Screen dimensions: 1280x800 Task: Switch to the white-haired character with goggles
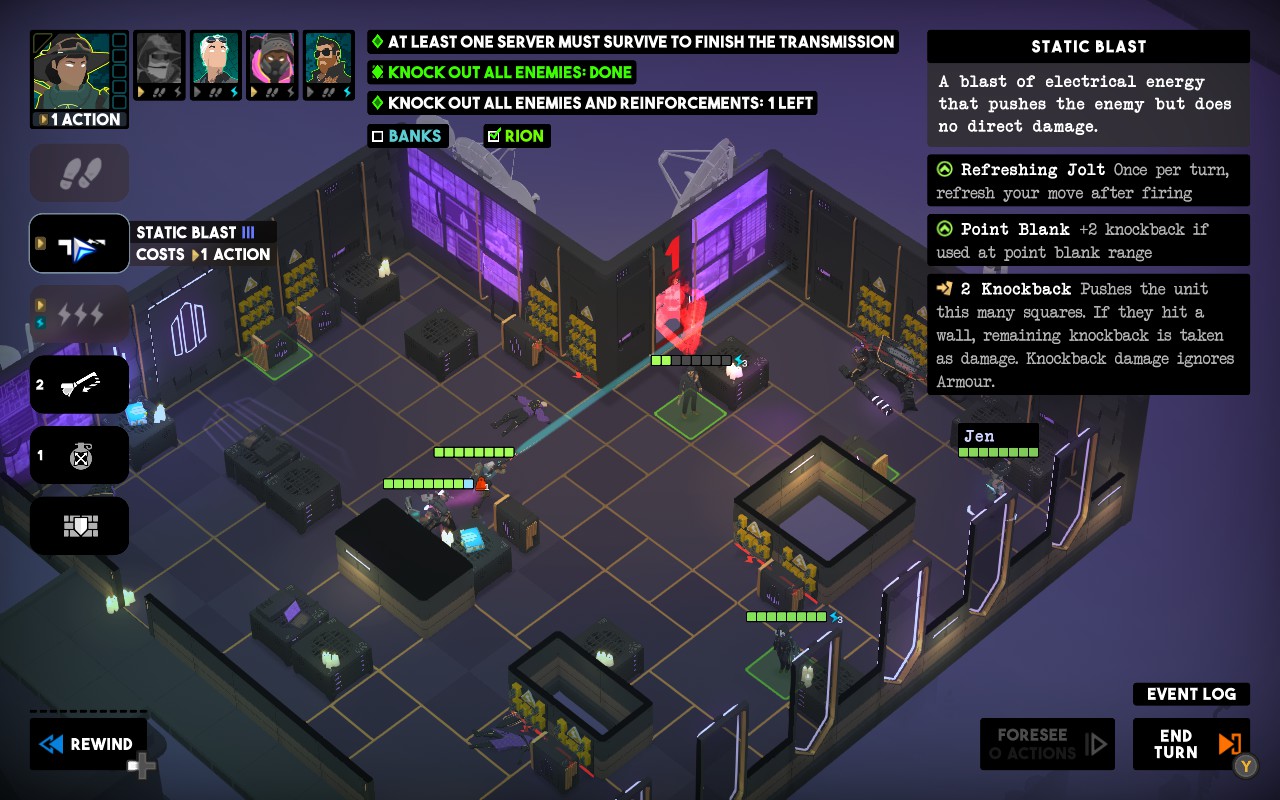215,66
